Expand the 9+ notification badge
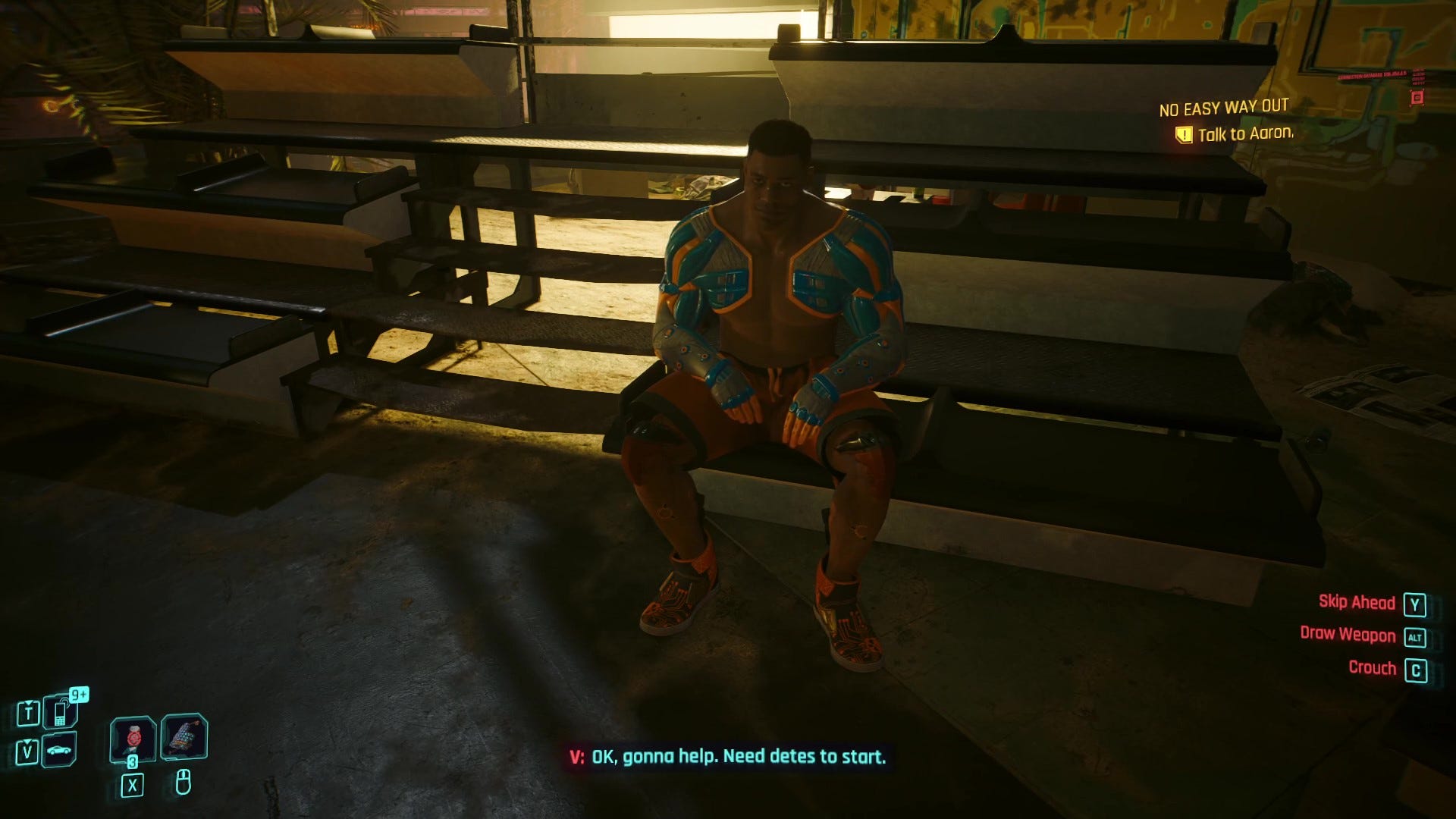The width and height of the screenshot is (1456, 819). [x=78, y=695]
